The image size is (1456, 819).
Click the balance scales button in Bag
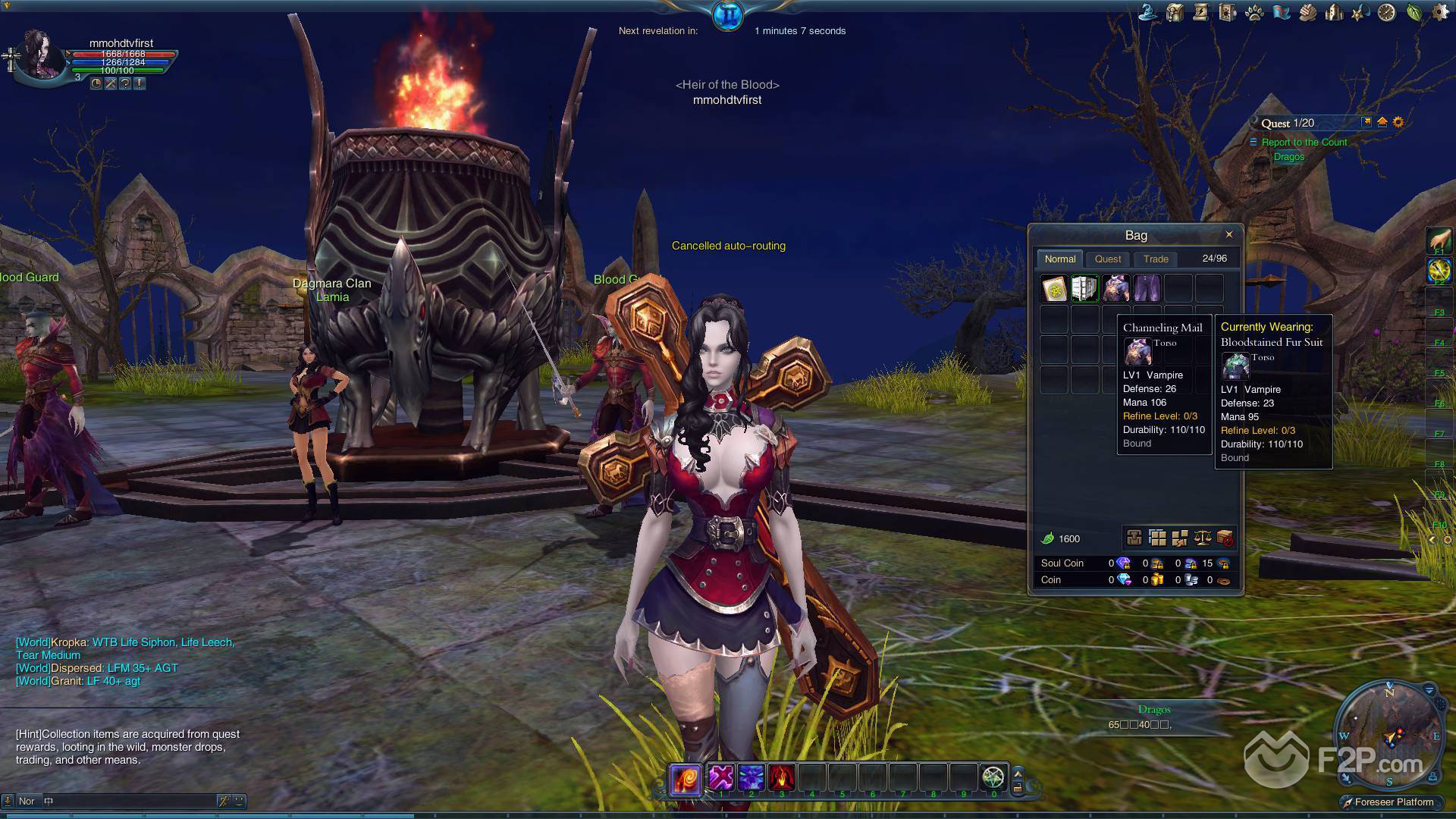1203,538
